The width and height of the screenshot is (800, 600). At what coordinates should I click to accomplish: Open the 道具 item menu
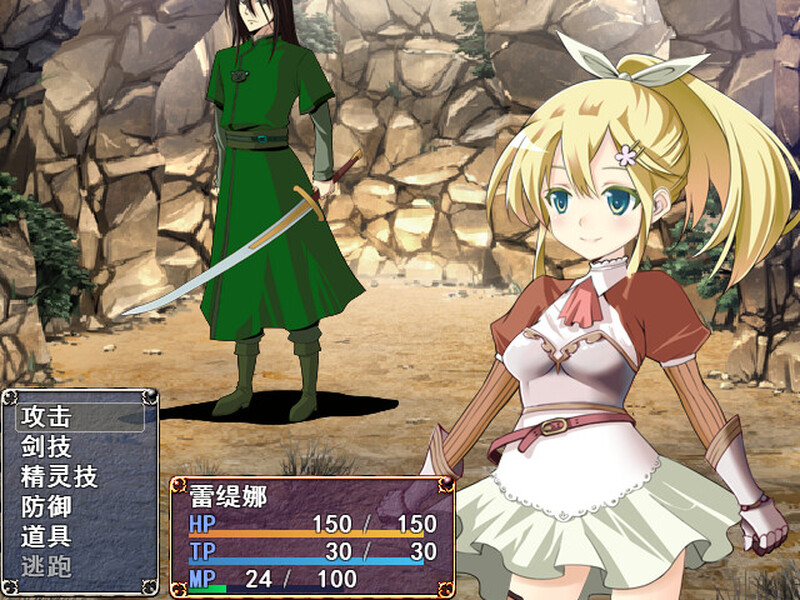pos(46,537)
